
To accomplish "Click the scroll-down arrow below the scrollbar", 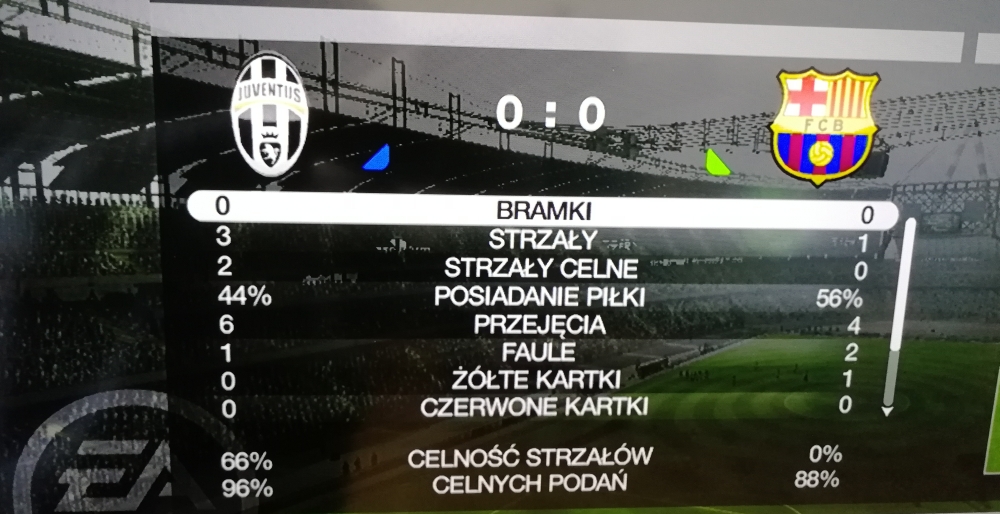I will 885,410.
